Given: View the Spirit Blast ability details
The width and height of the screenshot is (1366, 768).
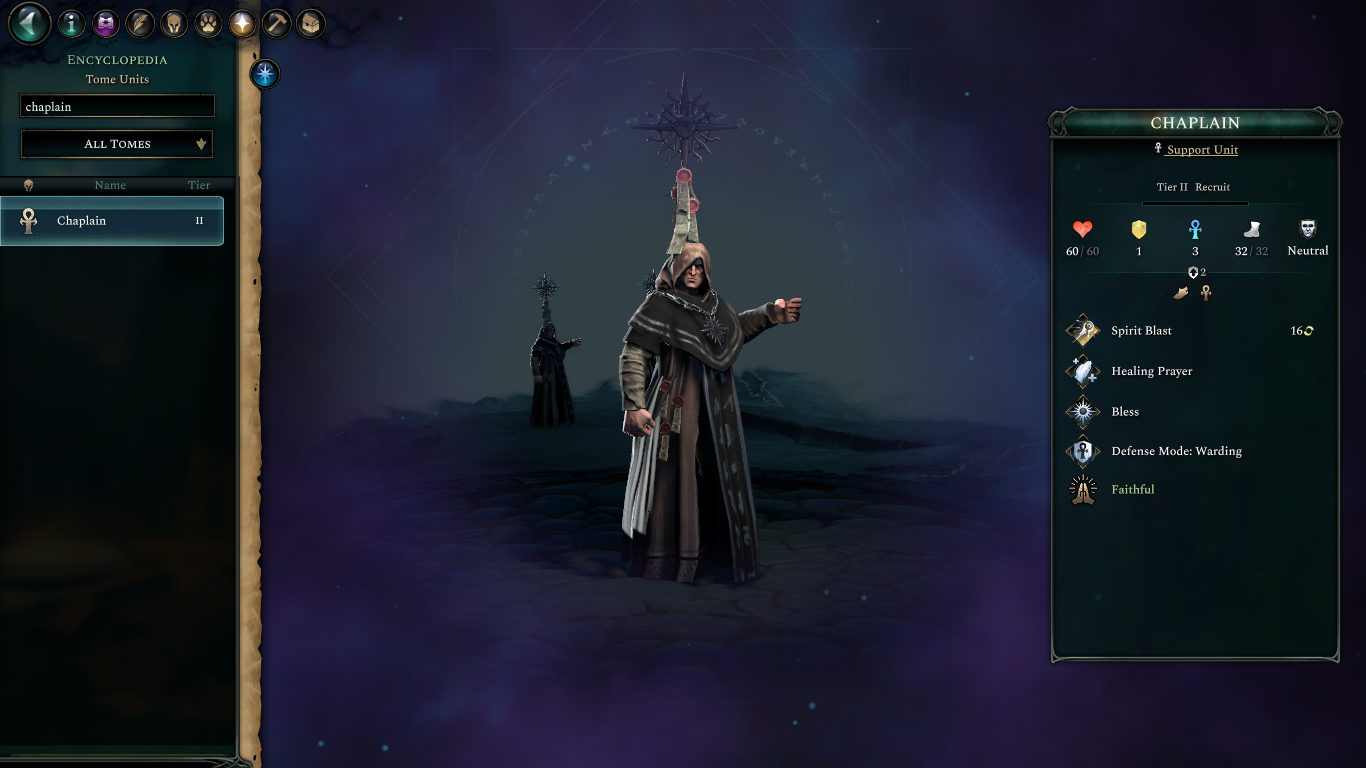Looking at the screenshot, I should click(1141, 330).
